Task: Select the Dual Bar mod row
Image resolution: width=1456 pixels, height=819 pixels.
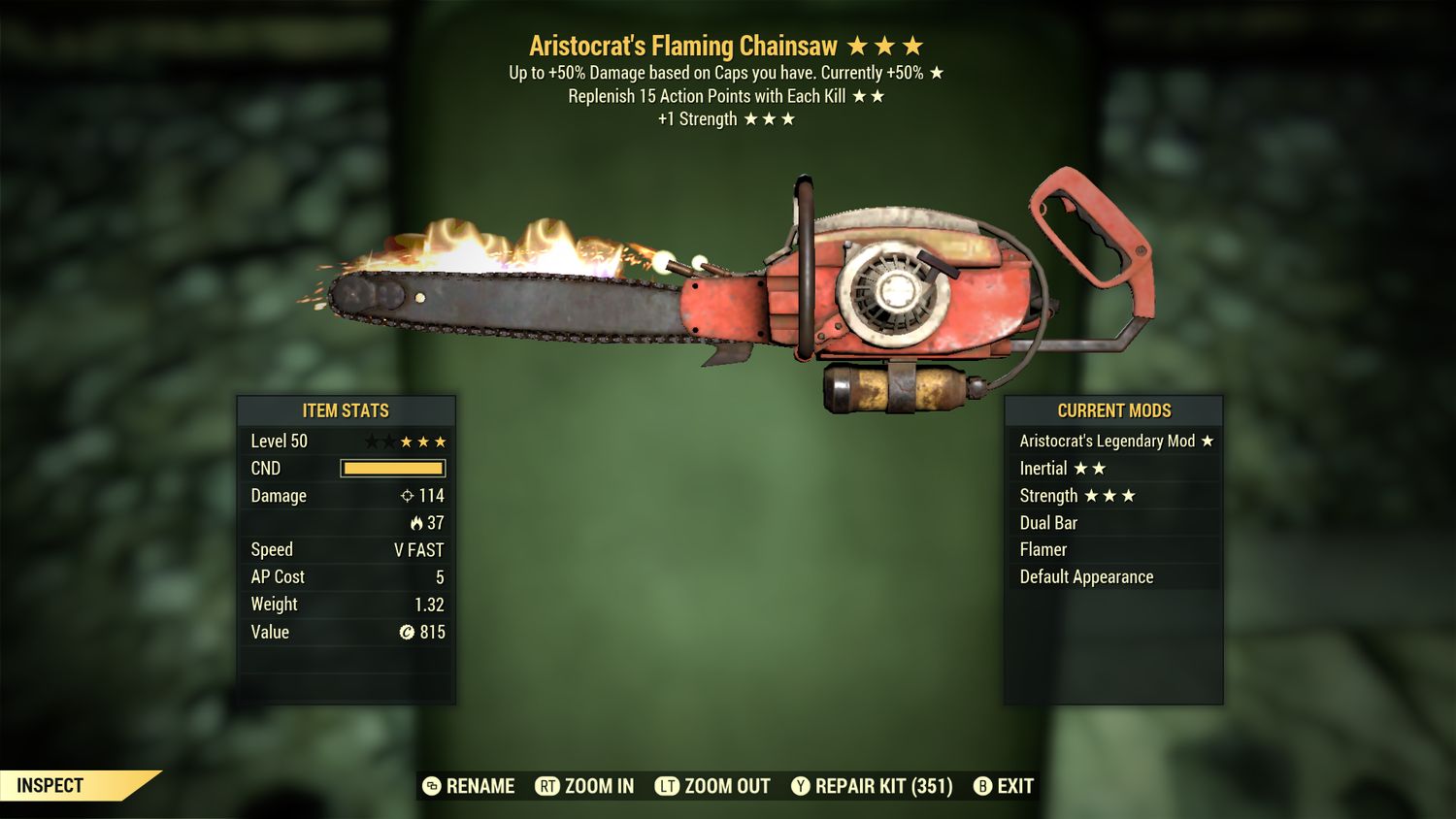Action: point(1114,523)
